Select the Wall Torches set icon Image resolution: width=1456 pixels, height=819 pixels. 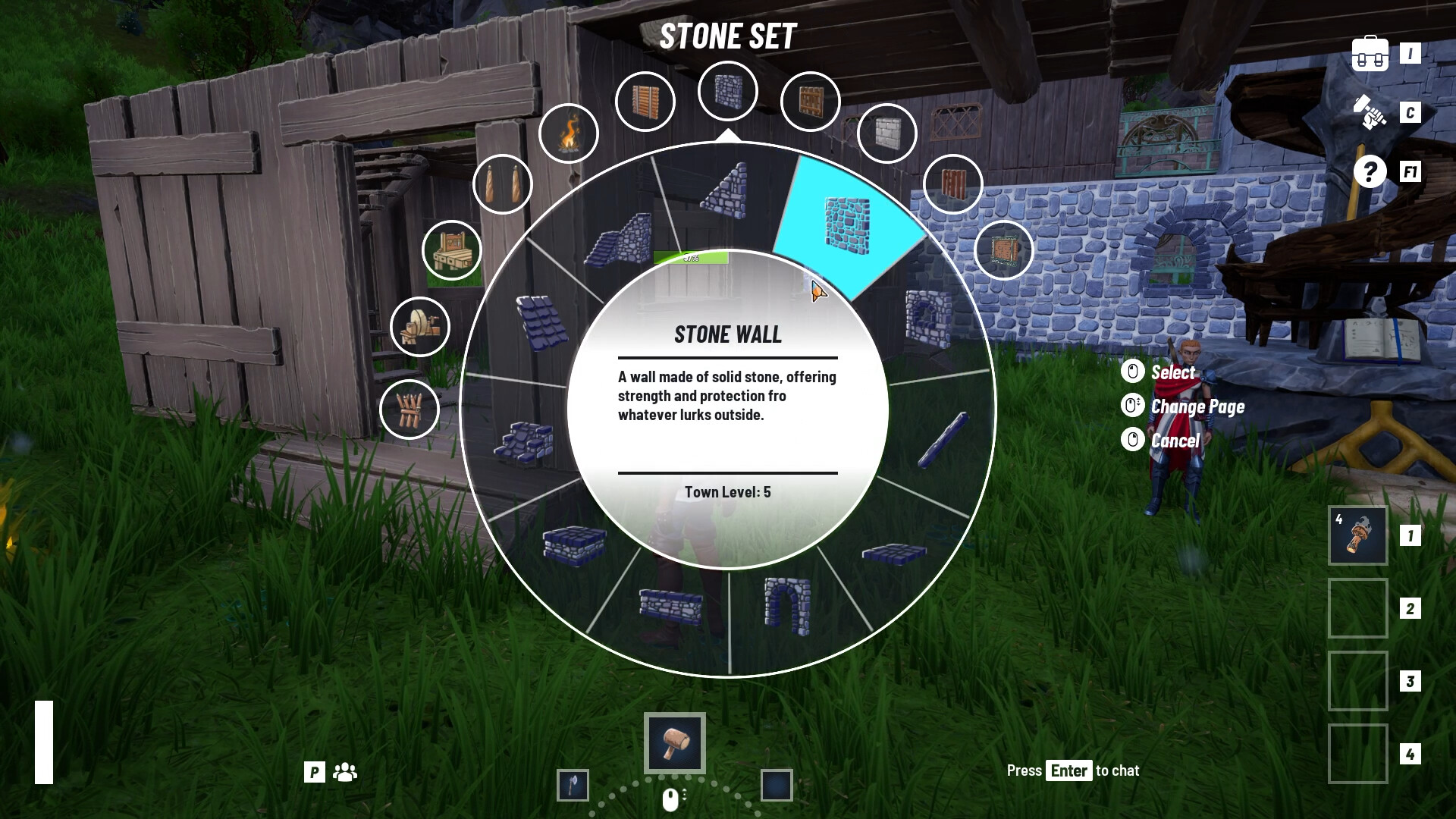pyautogui.click(x=503, y=184)
